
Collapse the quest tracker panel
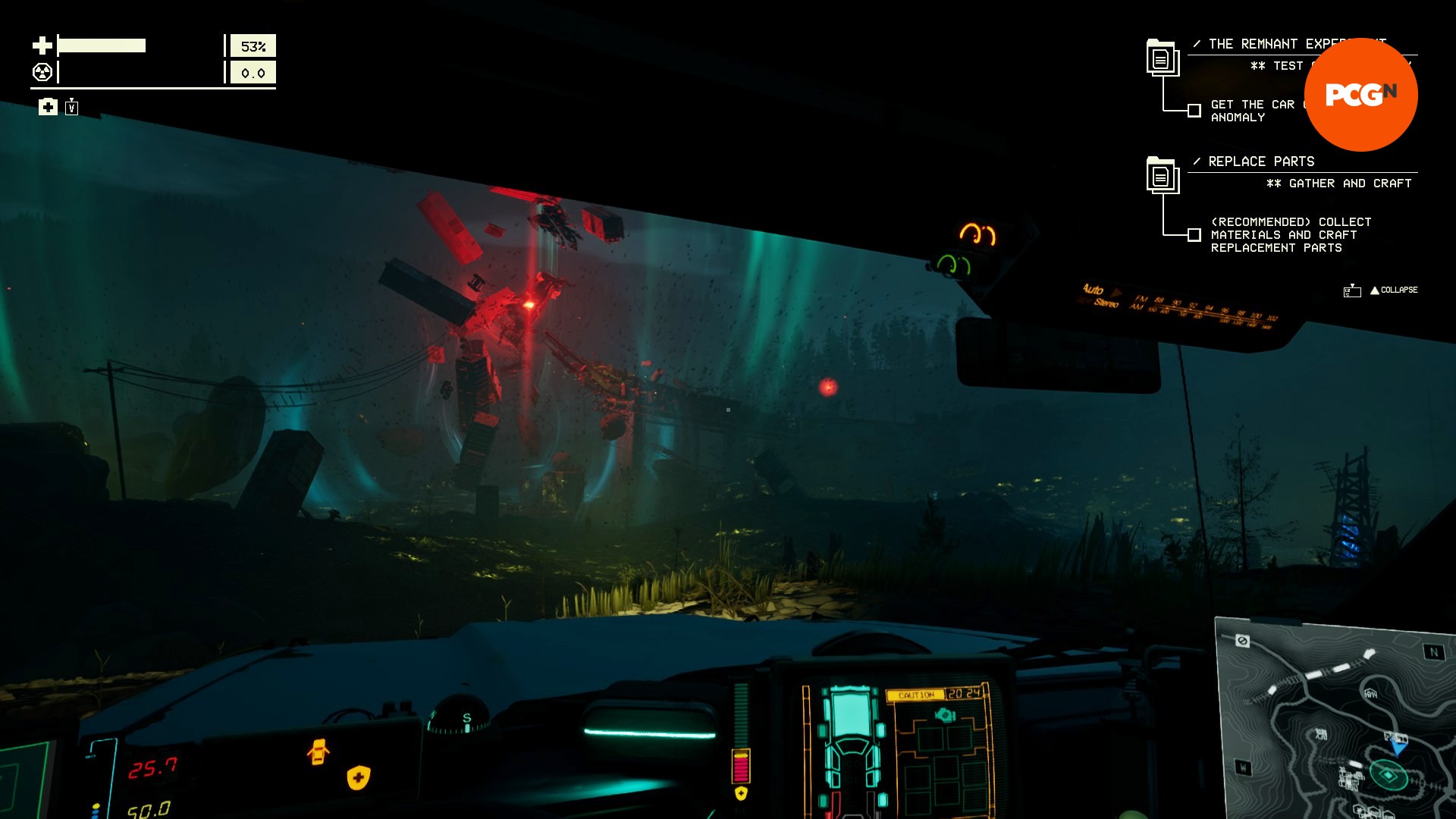tap(1393, 290)
